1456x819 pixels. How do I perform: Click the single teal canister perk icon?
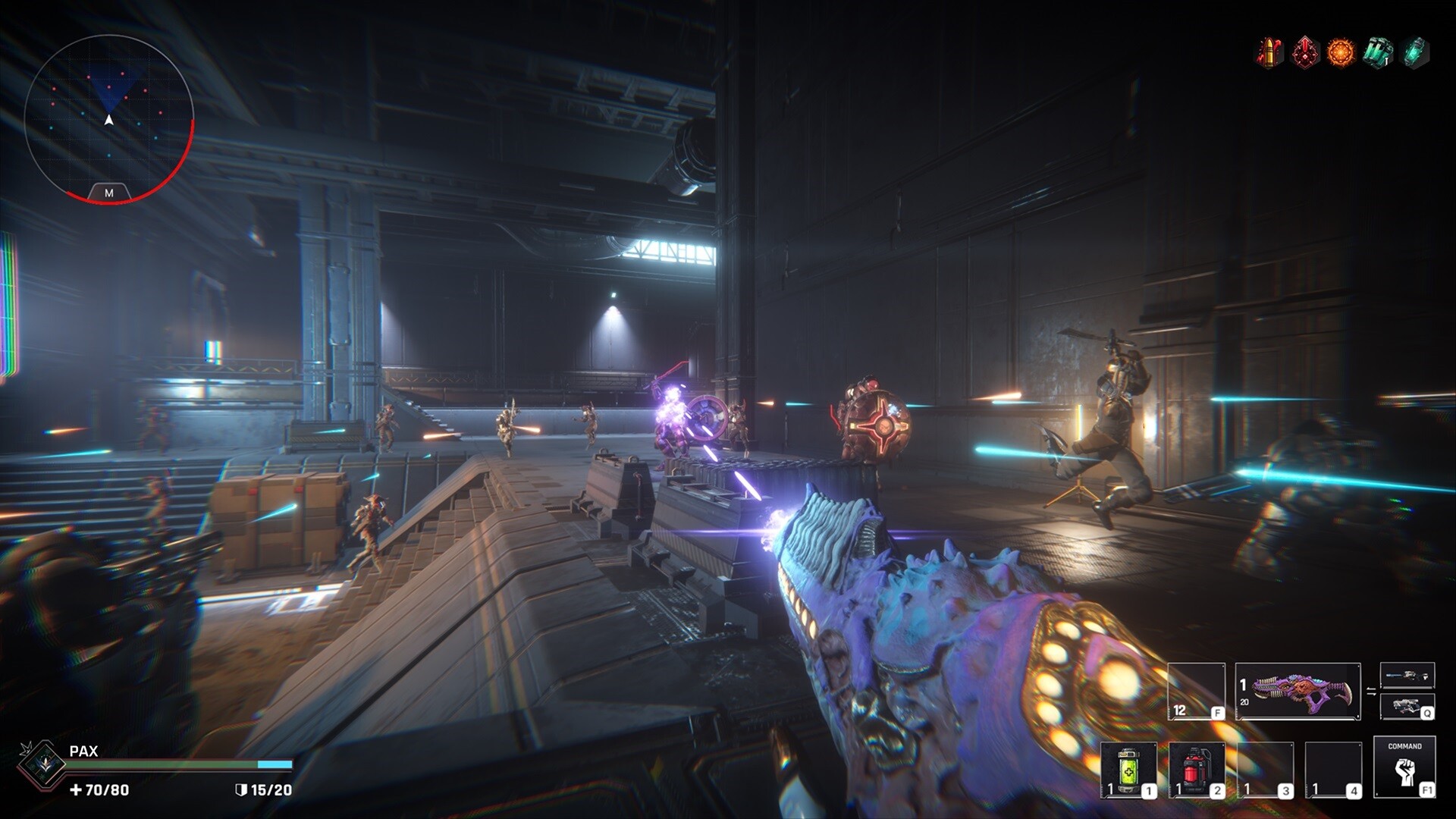click(x=1414, y=53)
